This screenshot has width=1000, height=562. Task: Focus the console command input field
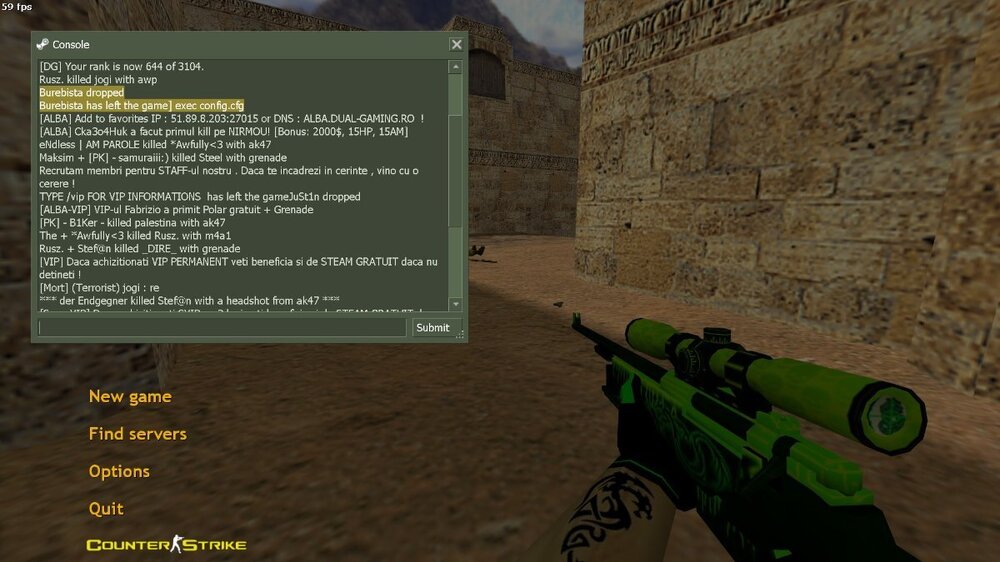click(222, 327)
